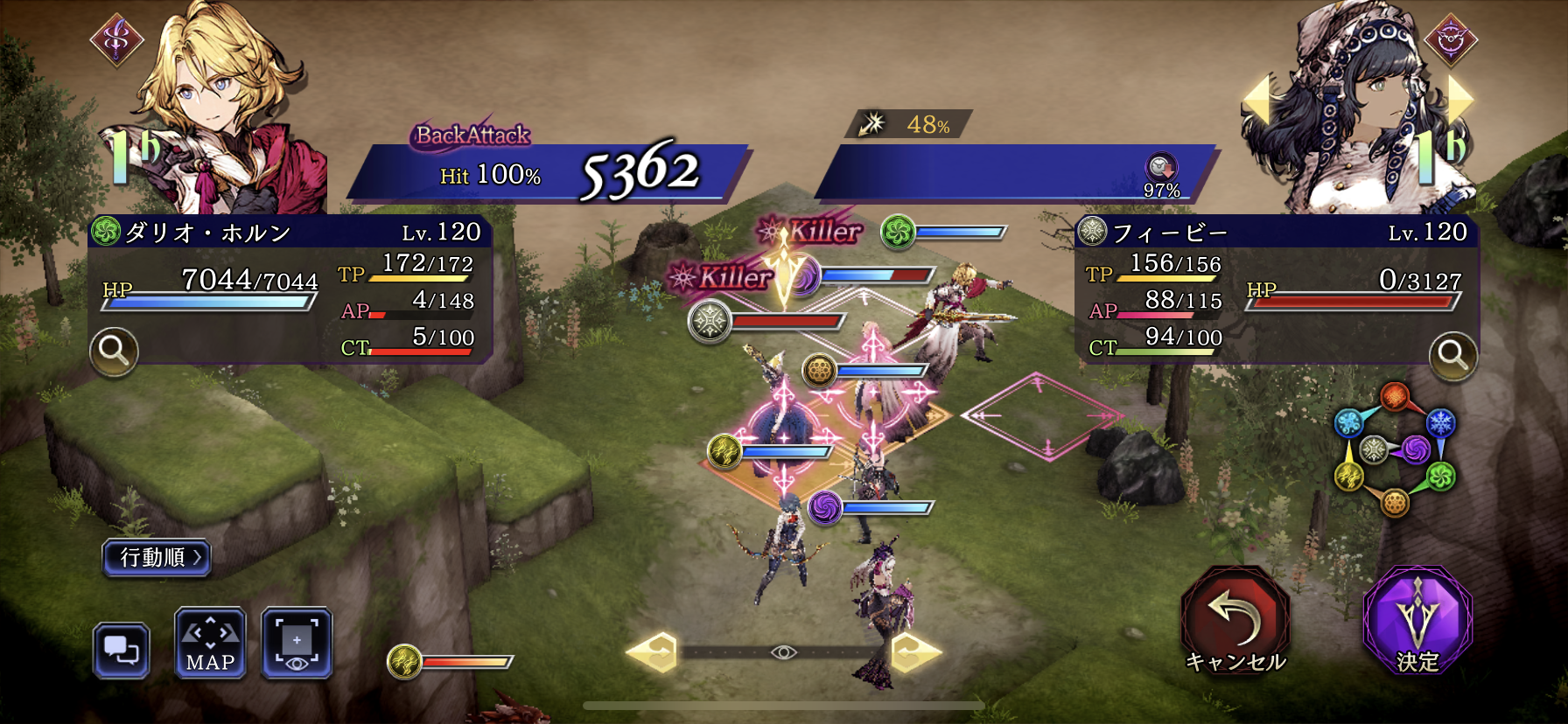Toggle the camera focus view button
1568x724 pixels.
(x=297, y=644)
